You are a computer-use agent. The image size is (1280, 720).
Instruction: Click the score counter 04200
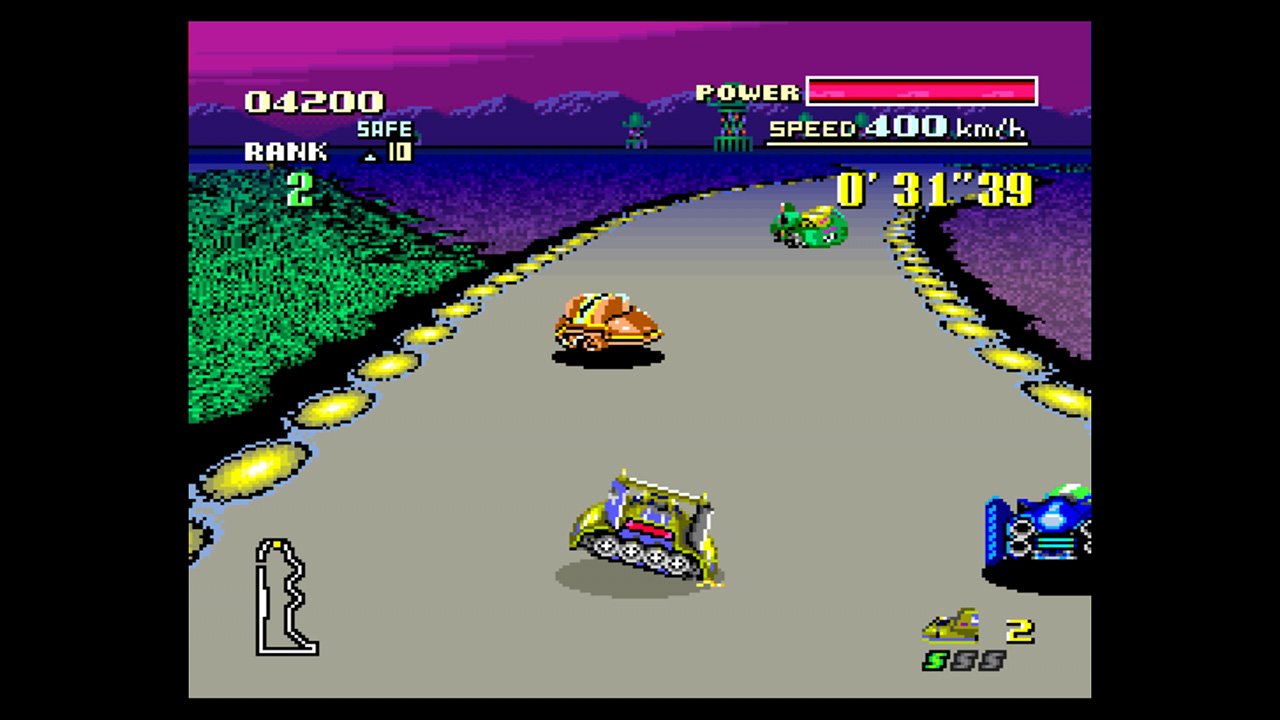(312, 100)
